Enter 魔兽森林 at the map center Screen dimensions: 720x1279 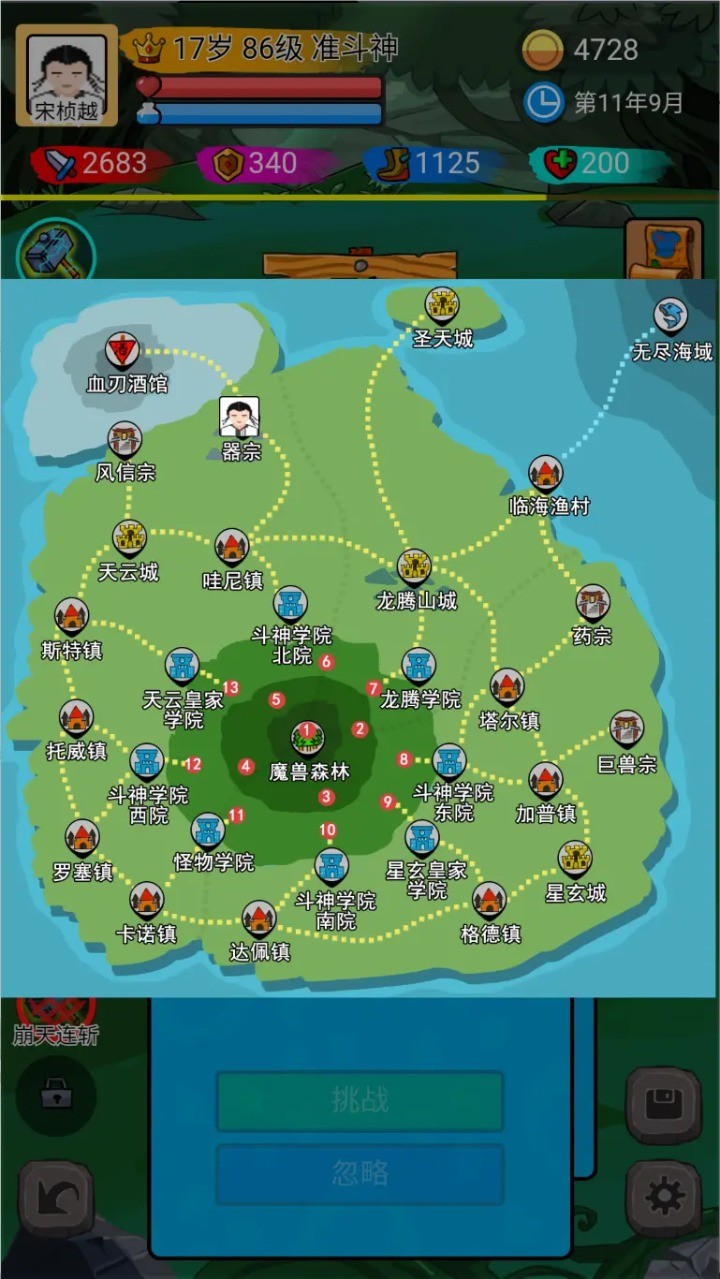307,739
